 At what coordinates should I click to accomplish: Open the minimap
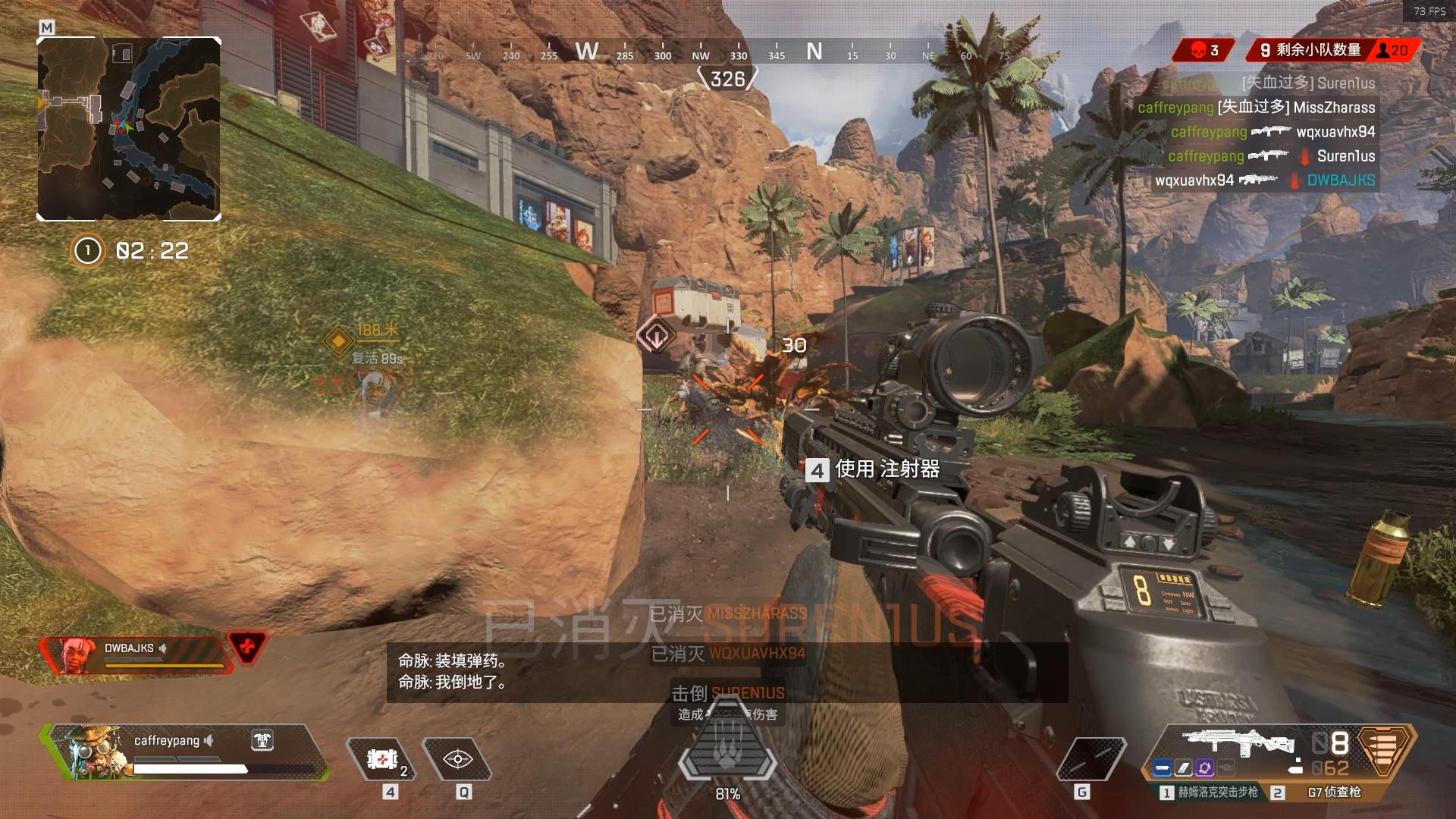(x=129, y=129)
